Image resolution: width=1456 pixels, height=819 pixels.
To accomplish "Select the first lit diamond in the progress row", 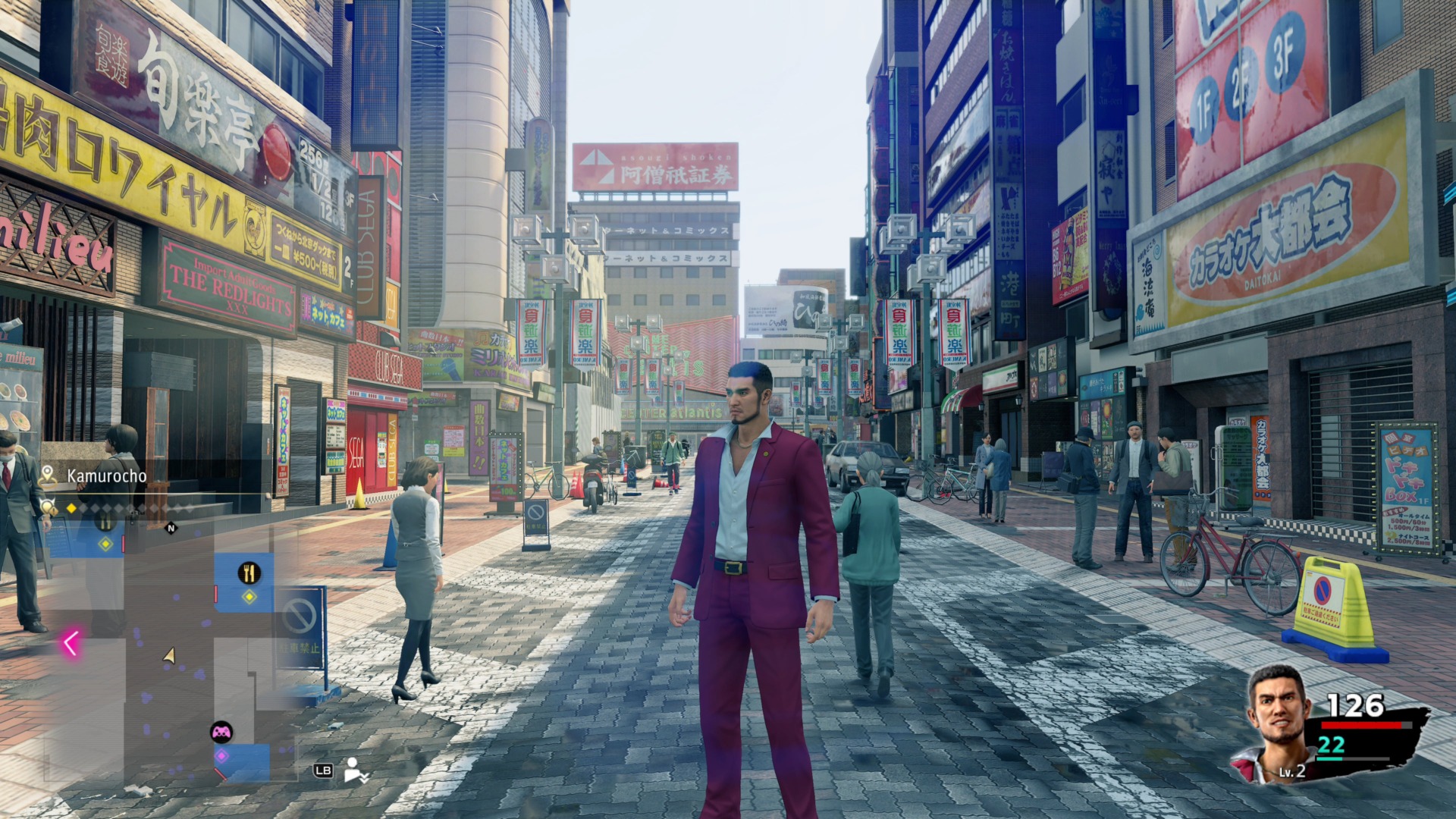I will click(71, 508).
